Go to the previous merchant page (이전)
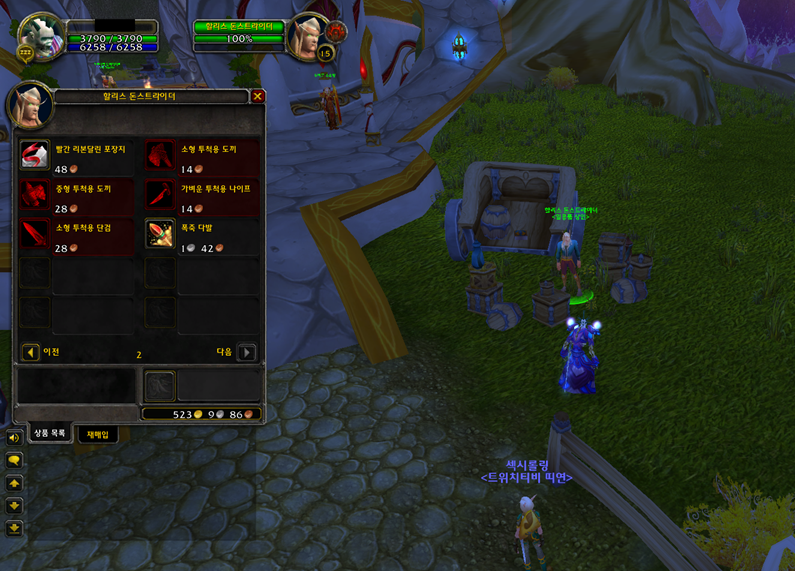This screenshot has height=571, width=795. tap(31, 352)
